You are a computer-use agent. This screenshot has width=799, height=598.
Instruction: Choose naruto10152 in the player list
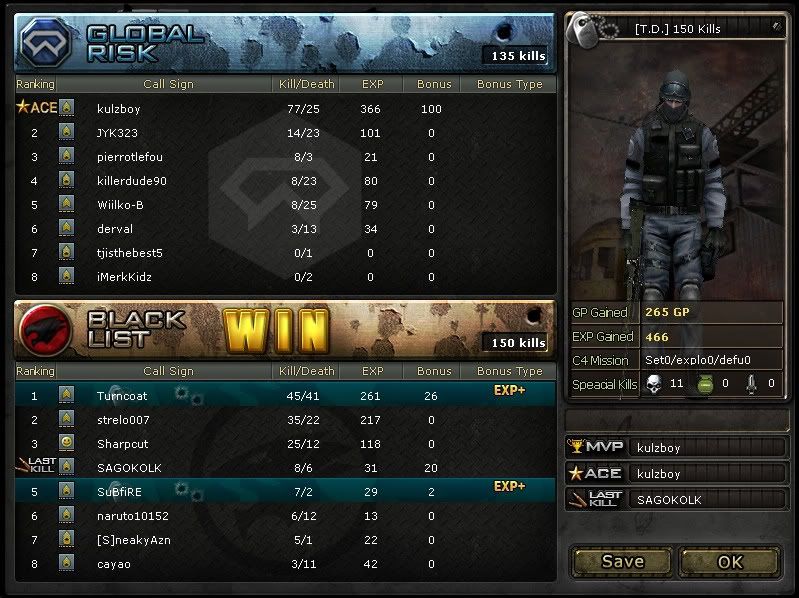pos(134,516)
